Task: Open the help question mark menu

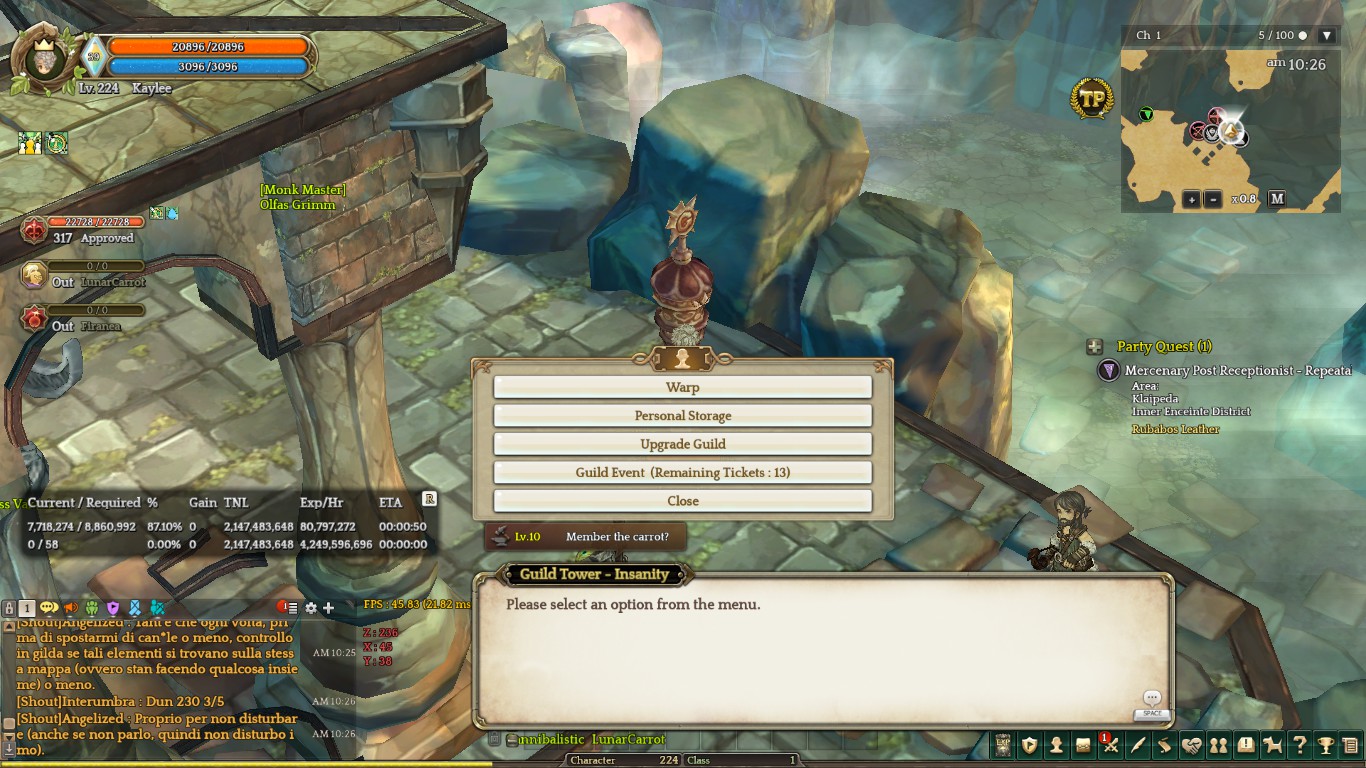Action: (1299, 745)
